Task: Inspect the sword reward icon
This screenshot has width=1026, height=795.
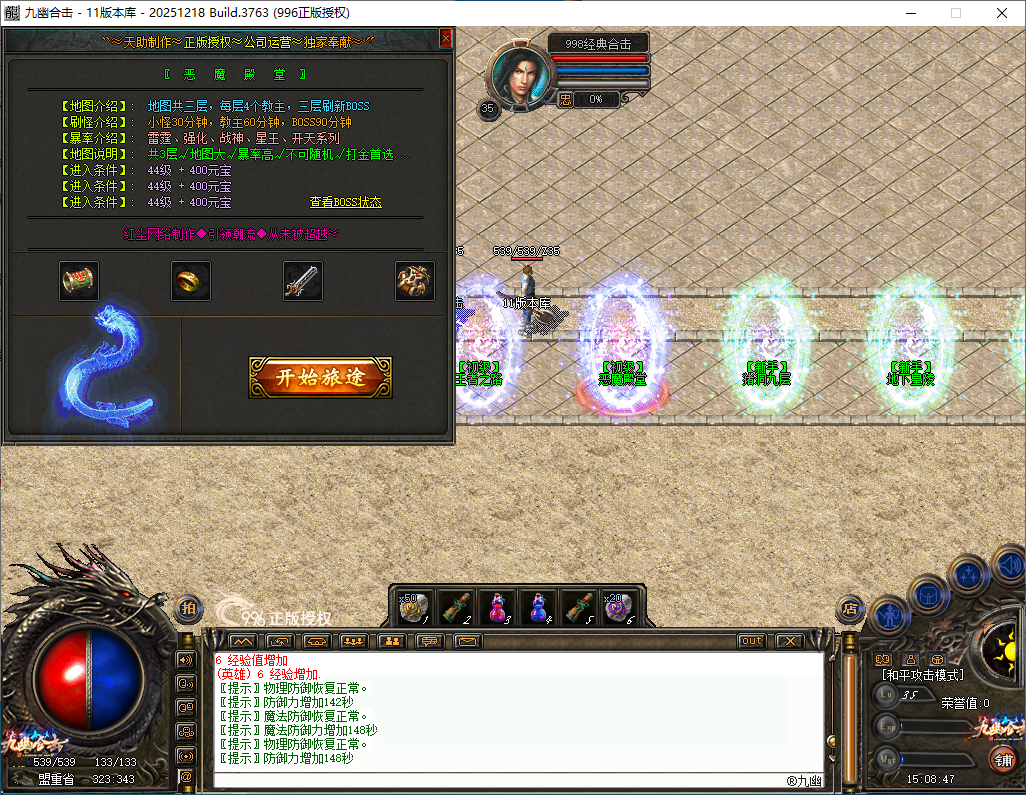Action: (302, 281)
